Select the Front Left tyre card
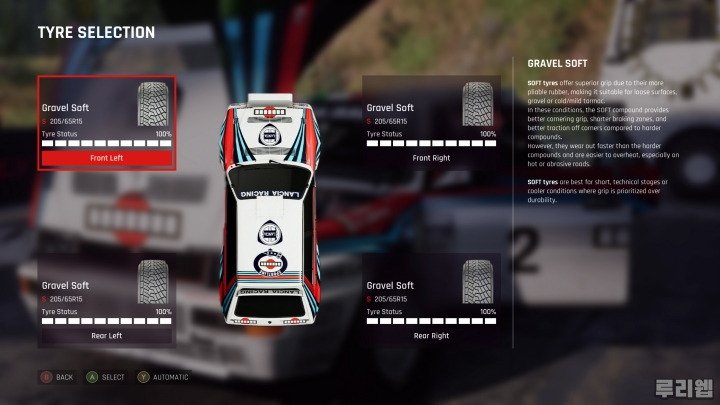Image resolution: width=720 pixels, height=405 pixels. point(107,123)
